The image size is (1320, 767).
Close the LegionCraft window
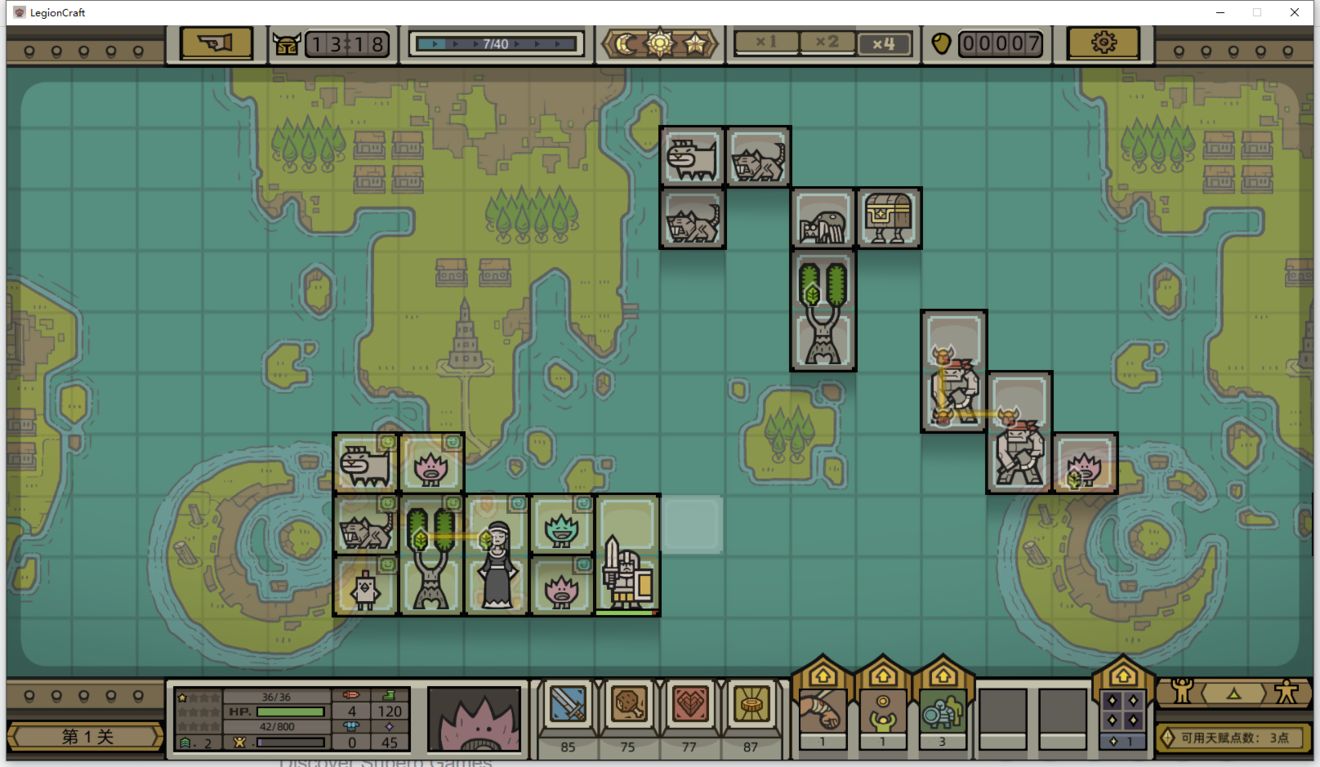point(1295,12)
